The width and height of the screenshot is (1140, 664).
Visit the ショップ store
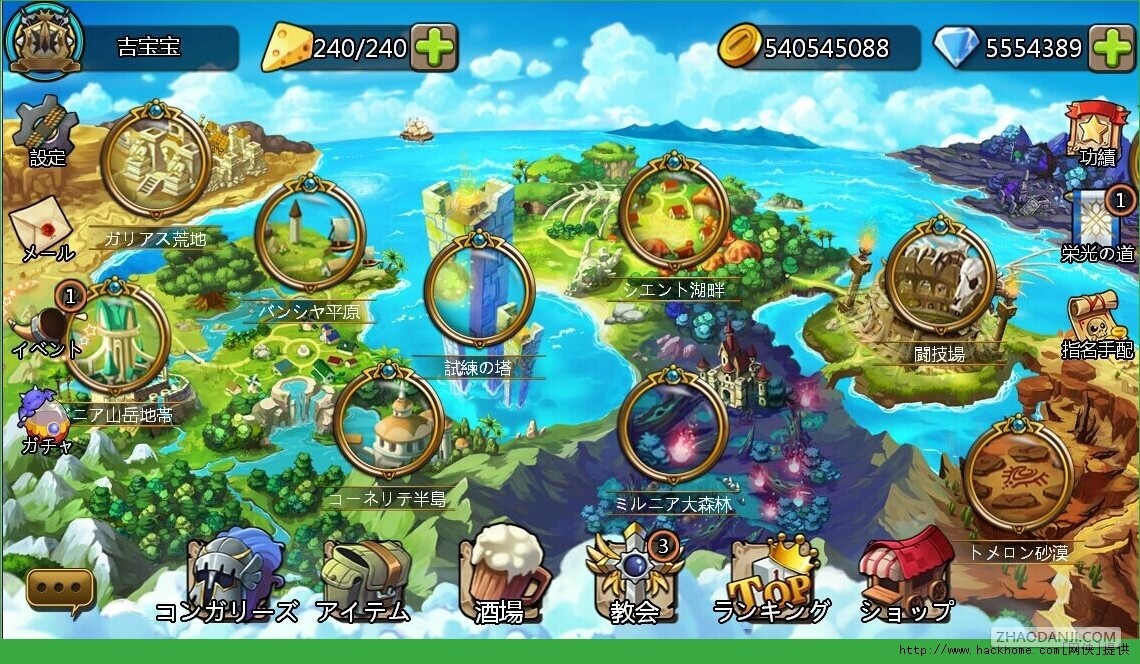pyautogui.click(x=906, y=575)
